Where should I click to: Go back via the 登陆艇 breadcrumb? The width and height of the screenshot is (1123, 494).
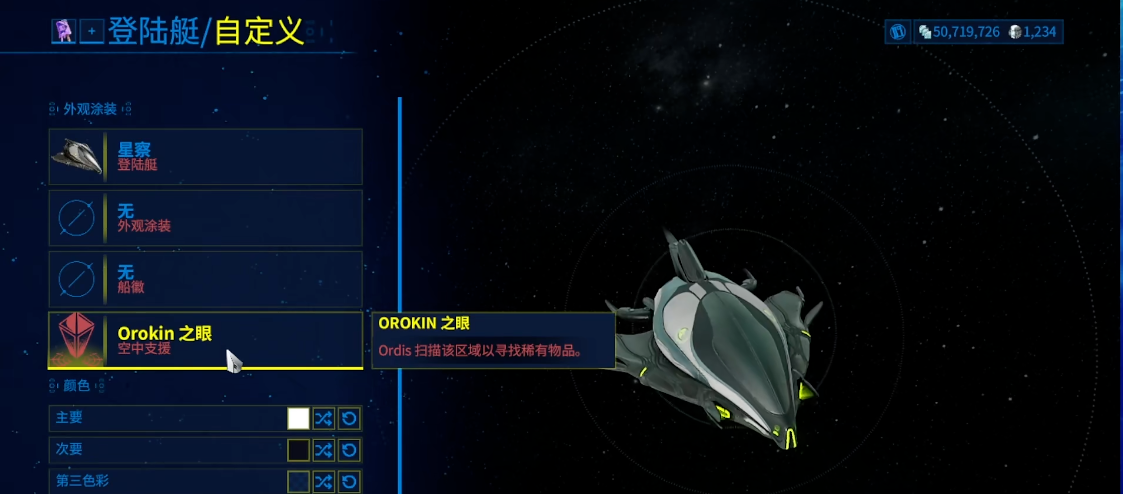pyautogui.click(x=152, y=32)
